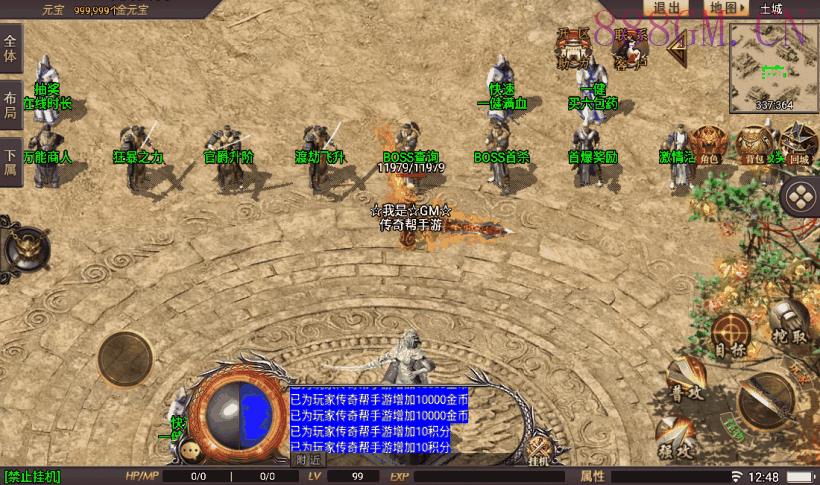
Task: Tap the 目标 target button
Action: pyautogui.click(x=731, y=337)
